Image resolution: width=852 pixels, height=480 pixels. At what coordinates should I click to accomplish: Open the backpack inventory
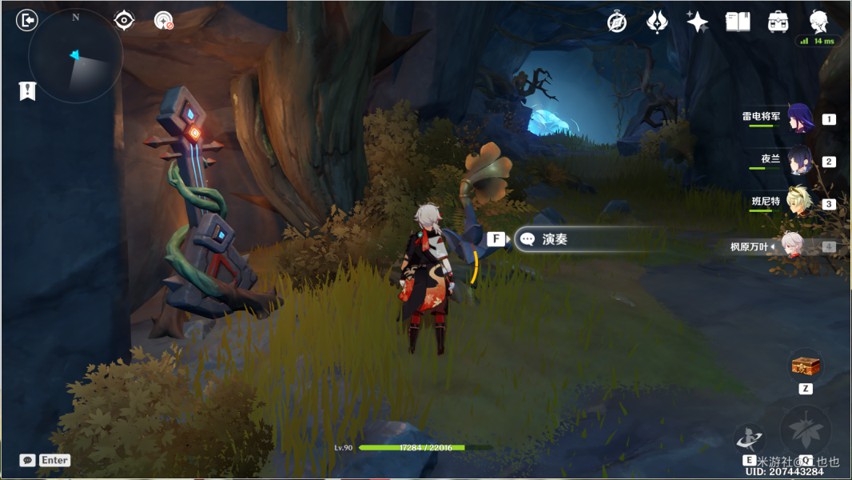click(778, 22)
